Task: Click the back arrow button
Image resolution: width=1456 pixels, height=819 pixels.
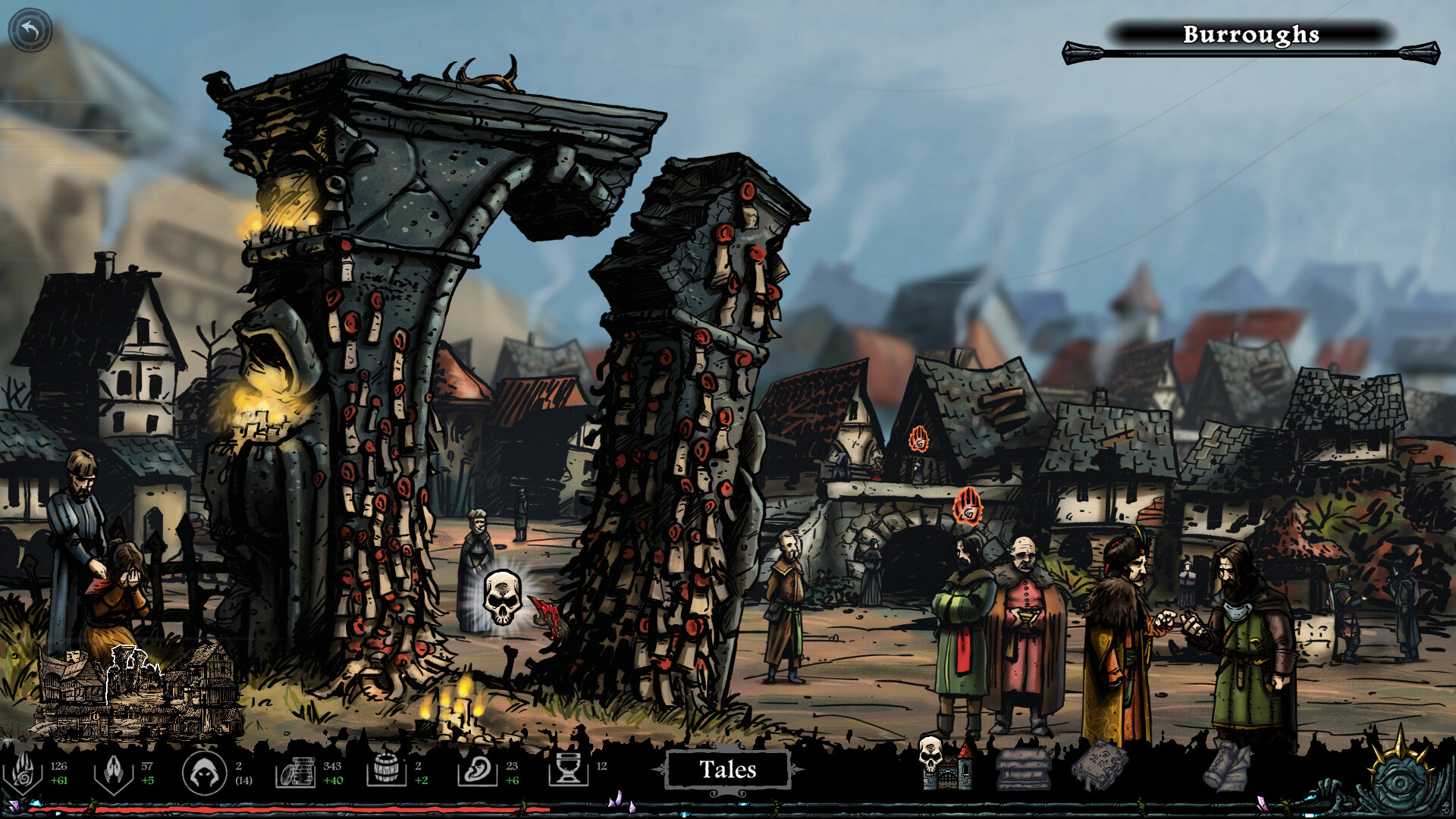Action: coord(30,30)
